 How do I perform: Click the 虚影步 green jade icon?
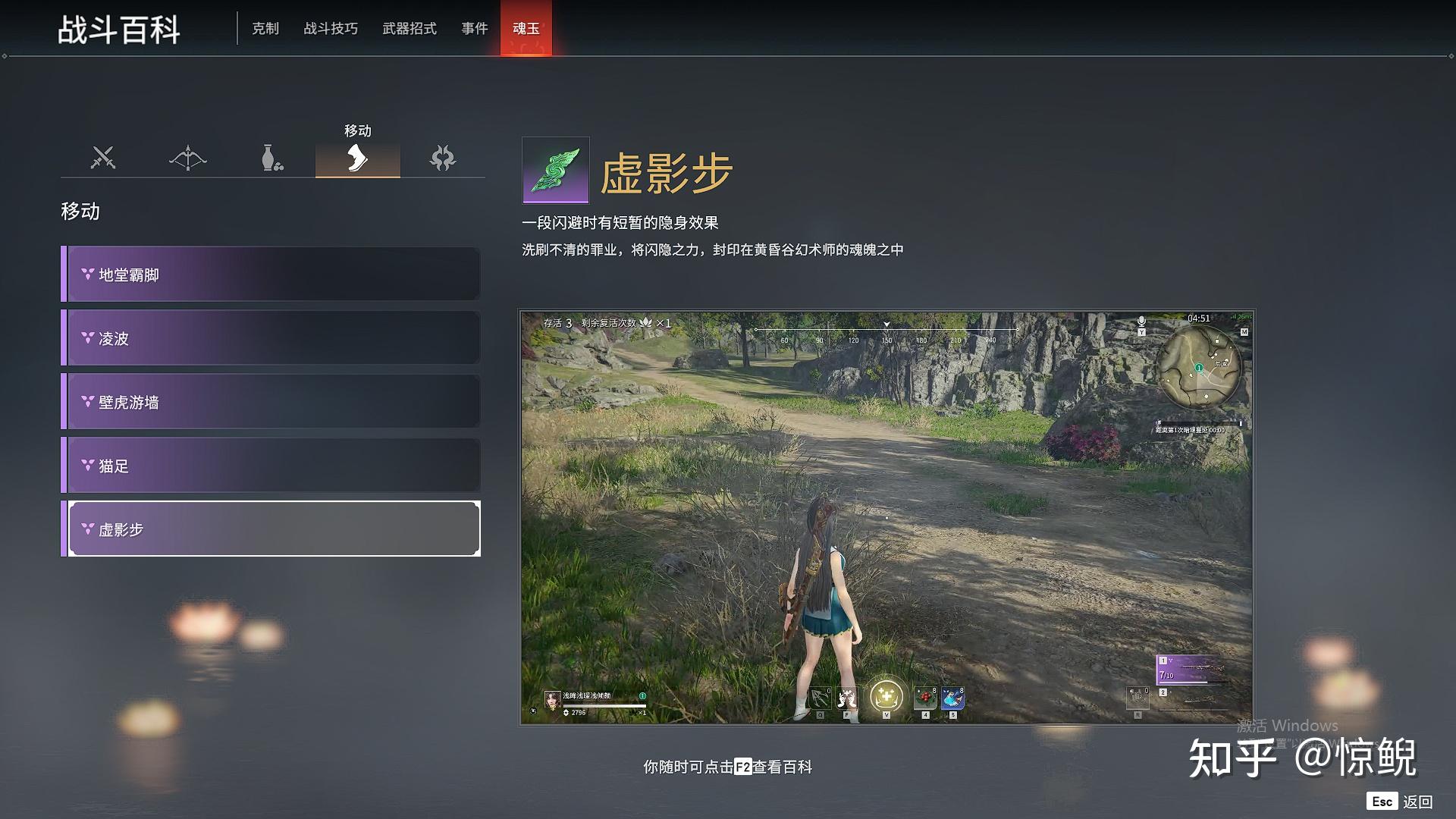[556, 170]
